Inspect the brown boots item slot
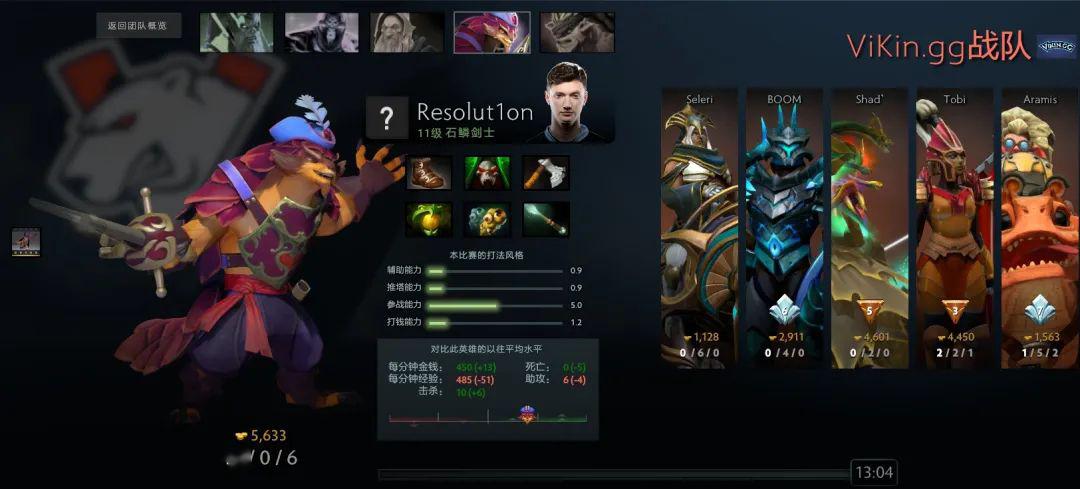The width and height of the screenshot is (1080, 489). point(429,173)
